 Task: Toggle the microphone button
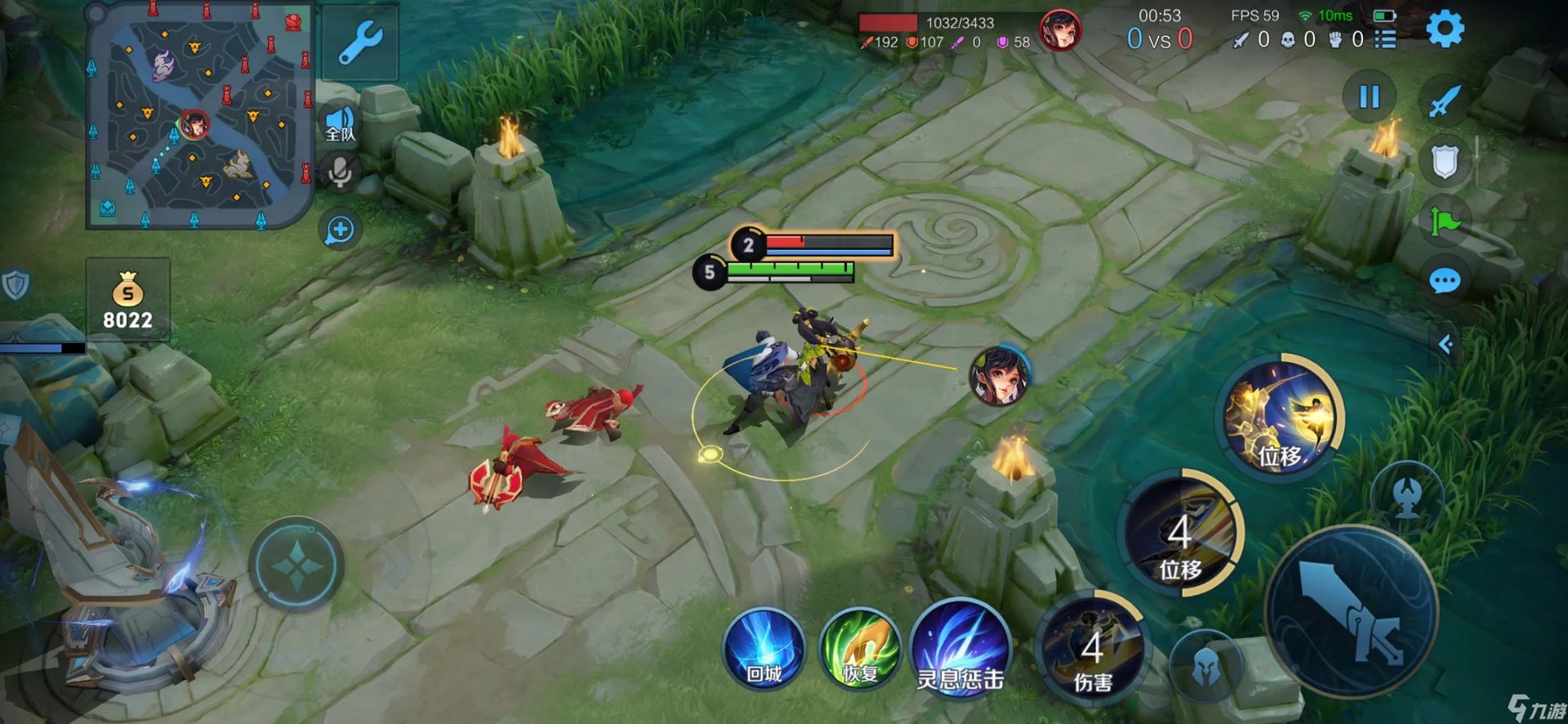(340, 172)
